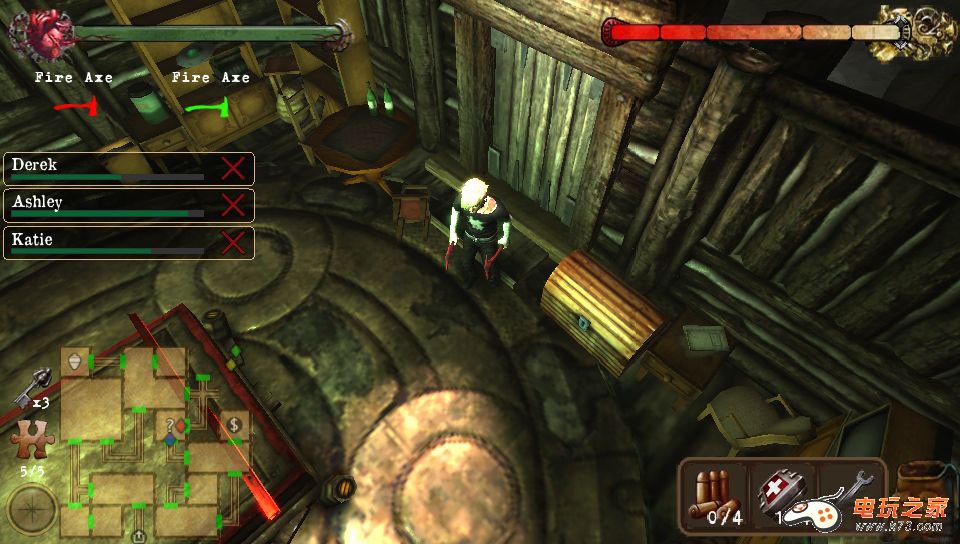Click the exit arrow marker on minimap
Viewport: 960px width, 544px height.
pos(137,536)
